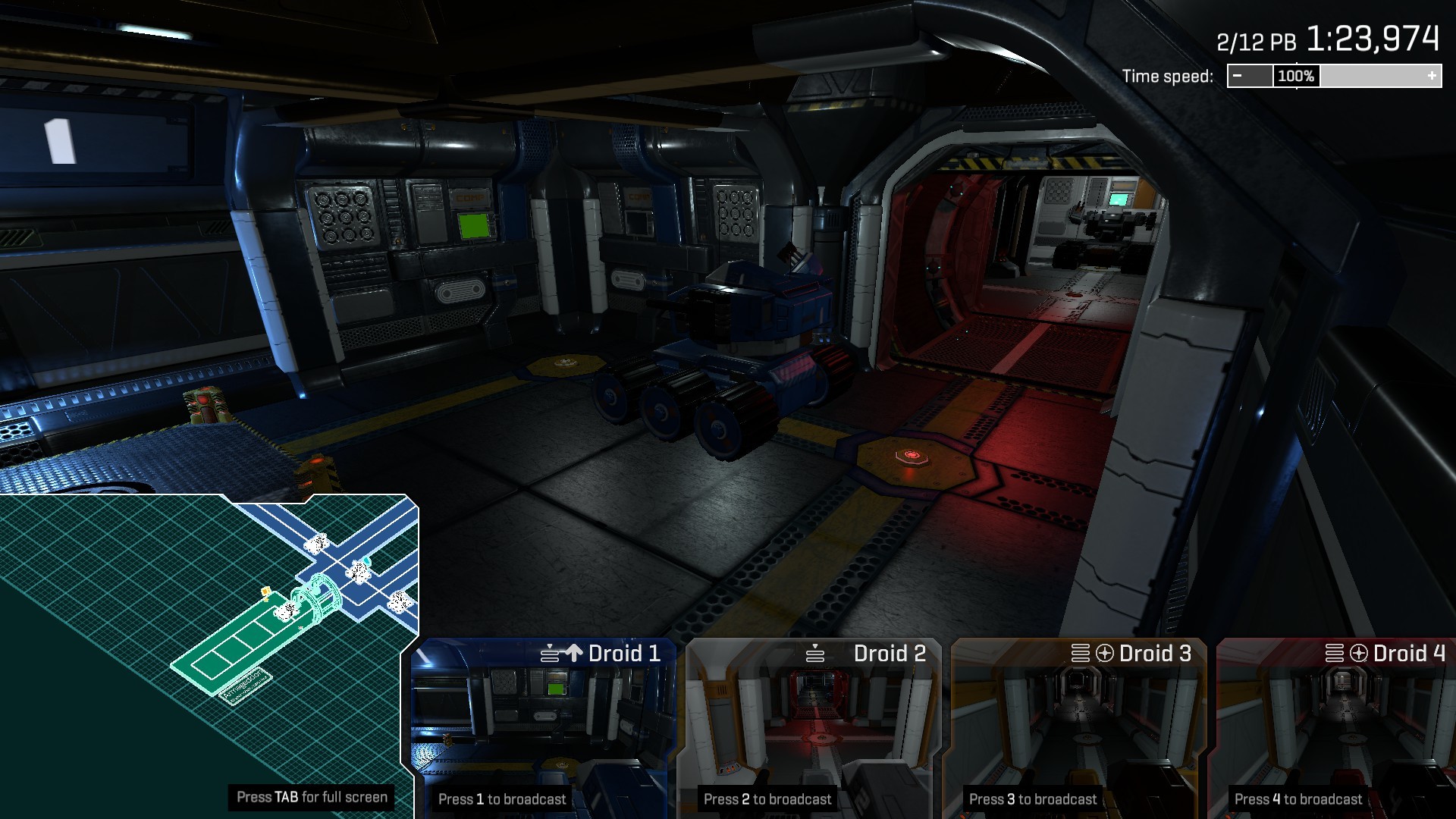The width and height of the screenshot is (1456, 819).
Task: Increase time speed with the plus button
Action: coord(1432,76)
